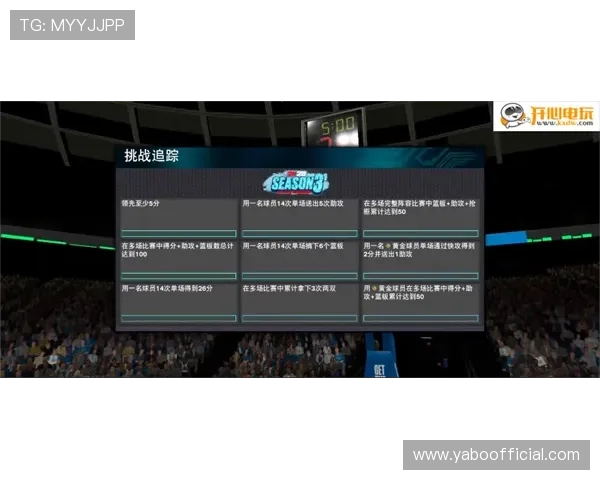This screenshot has width=600, height=480.
Task: Open the 累计拿下3次两双 challenge tile
Action: click(x=299, y=302)
